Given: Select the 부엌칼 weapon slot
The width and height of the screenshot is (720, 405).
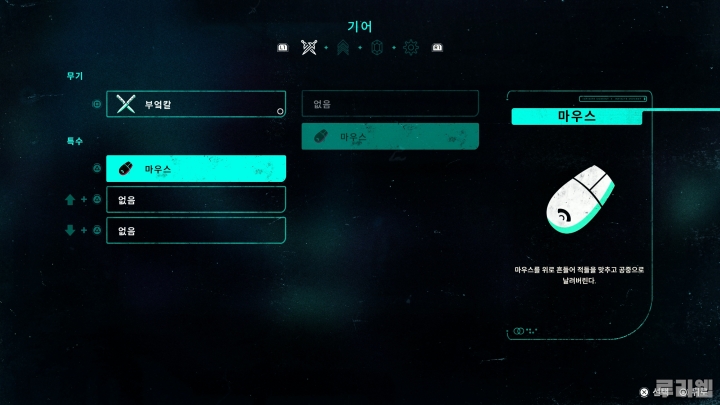Looking at the screenshot, I should 196,104.
